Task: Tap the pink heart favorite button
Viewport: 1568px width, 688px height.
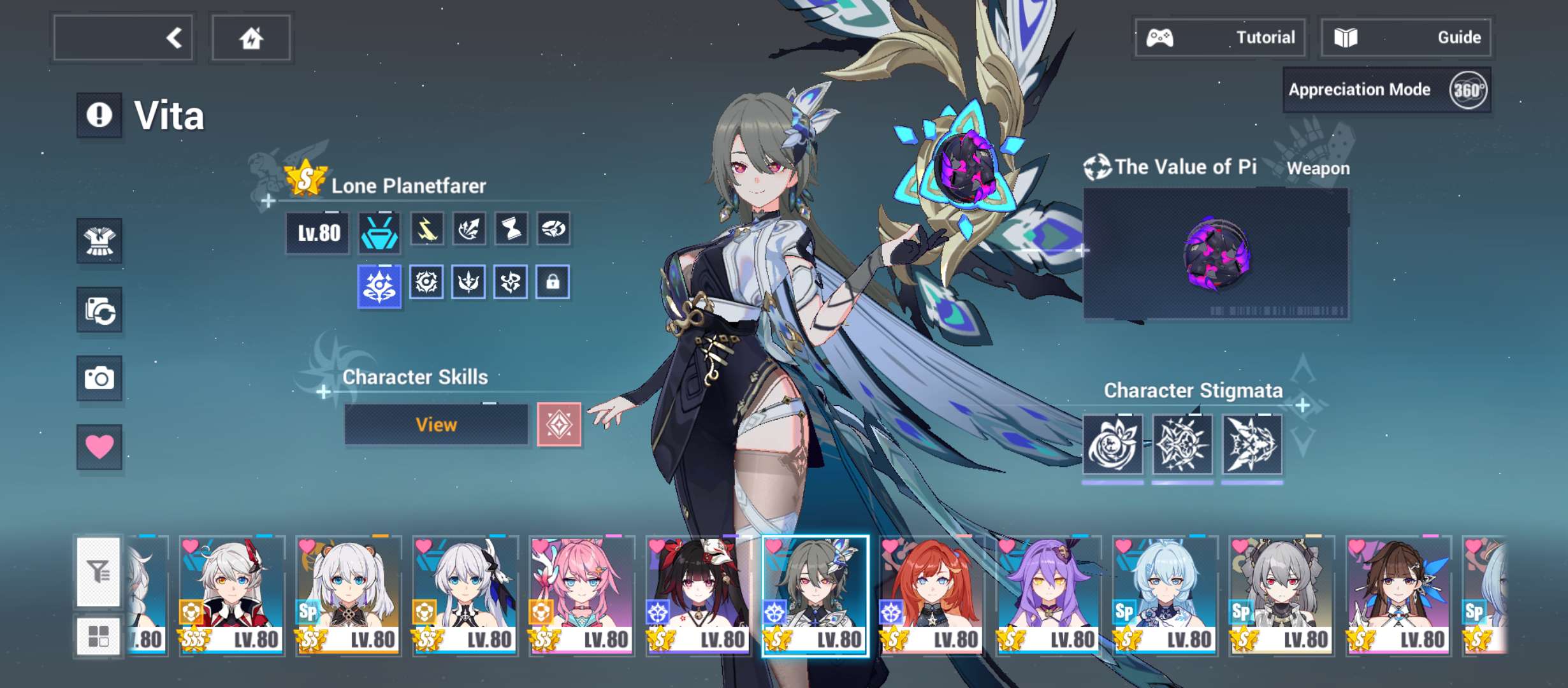Action: 99,447
